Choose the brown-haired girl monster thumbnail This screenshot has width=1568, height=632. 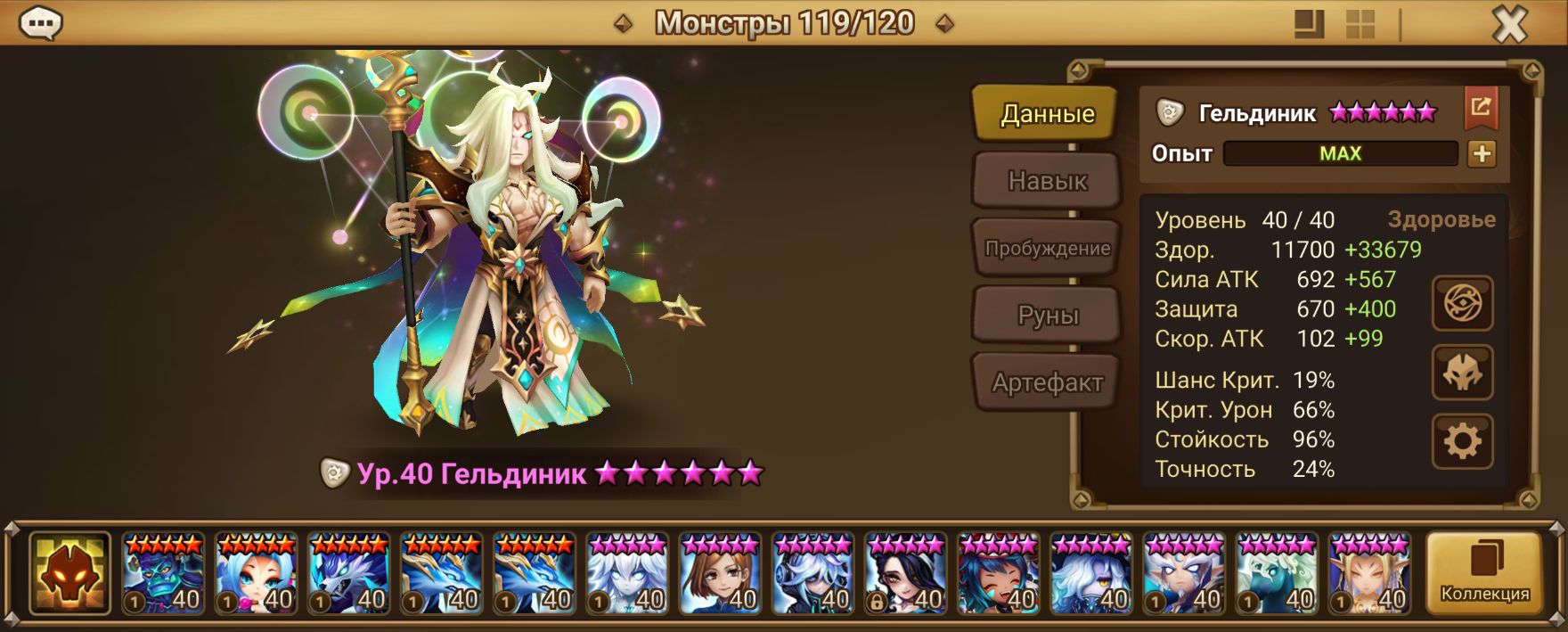pyautogui.click(x=721, y=574)
